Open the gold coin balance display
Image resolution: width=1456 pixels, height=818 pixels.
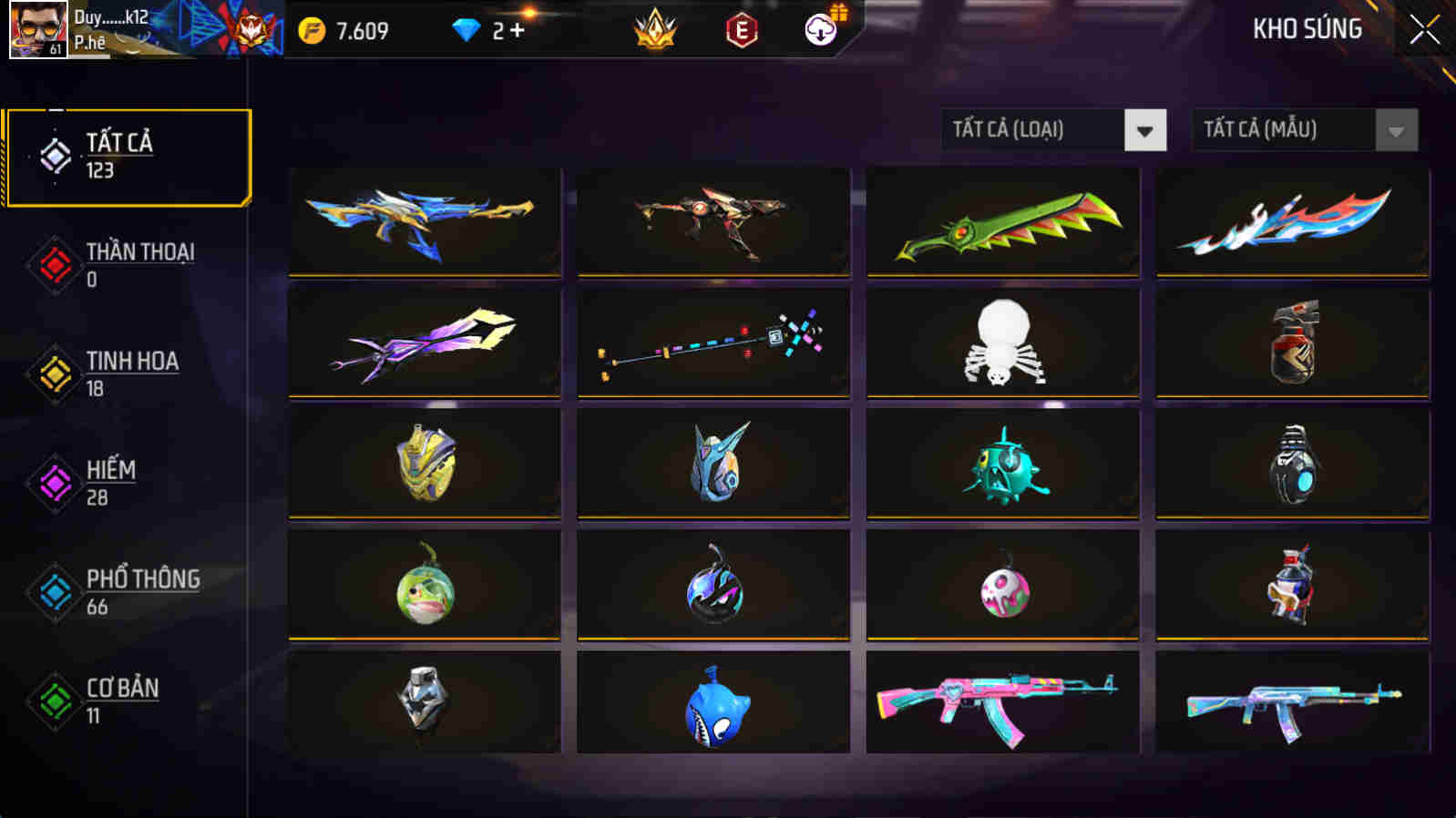(346, 28)
